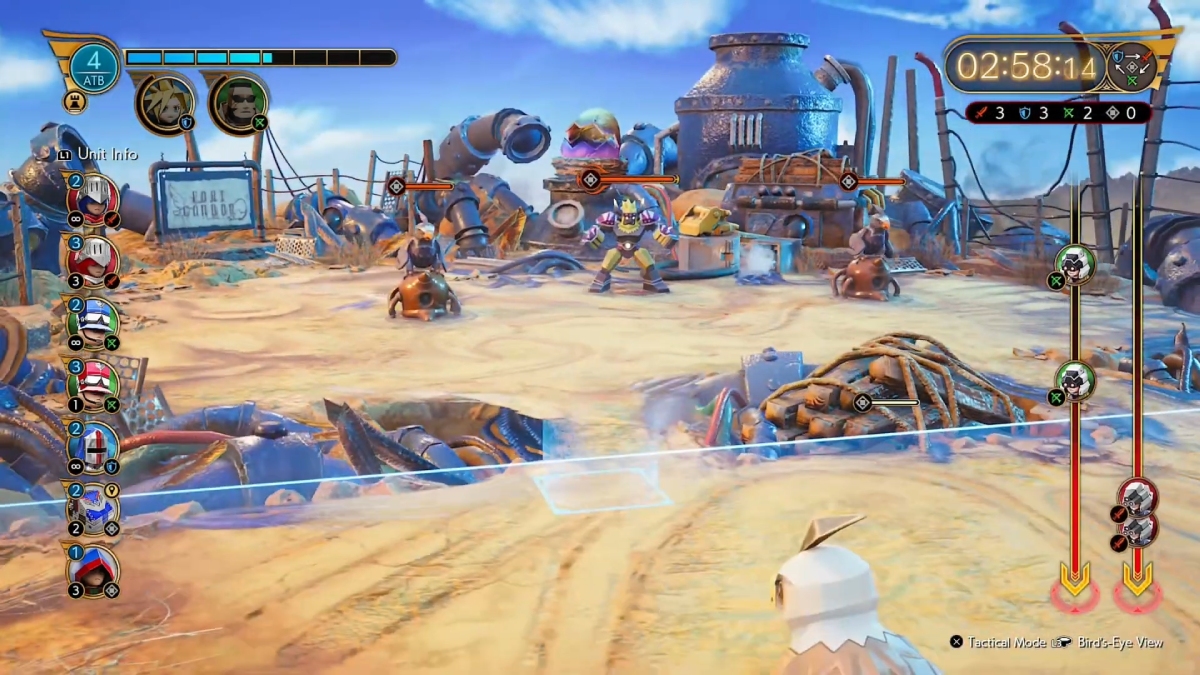Choose the cost-2 red-helmet vanguard unit
1200x675 pixels.
(x=93, y=197)
